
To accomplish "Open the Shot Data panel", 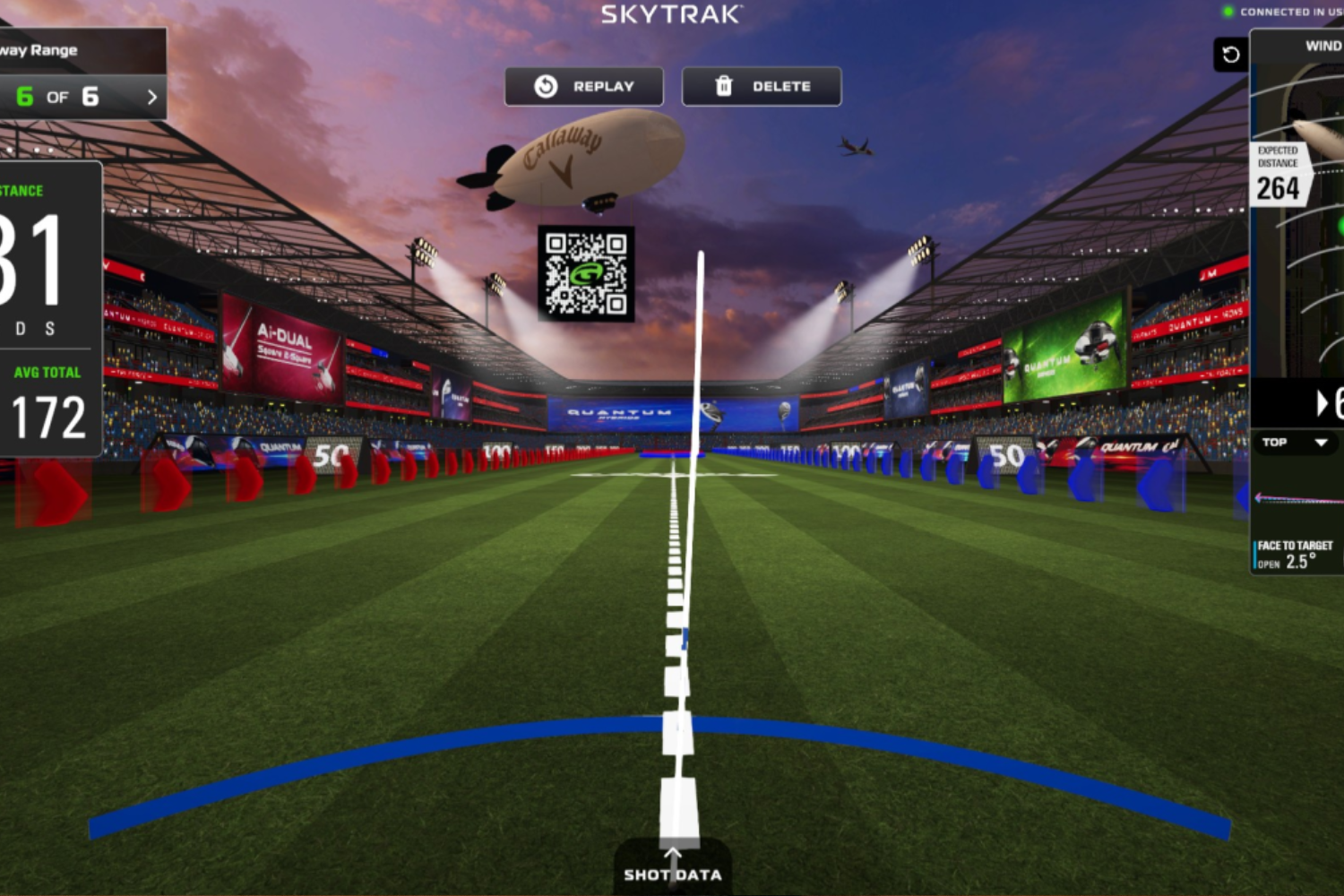I will click(672, 867).
